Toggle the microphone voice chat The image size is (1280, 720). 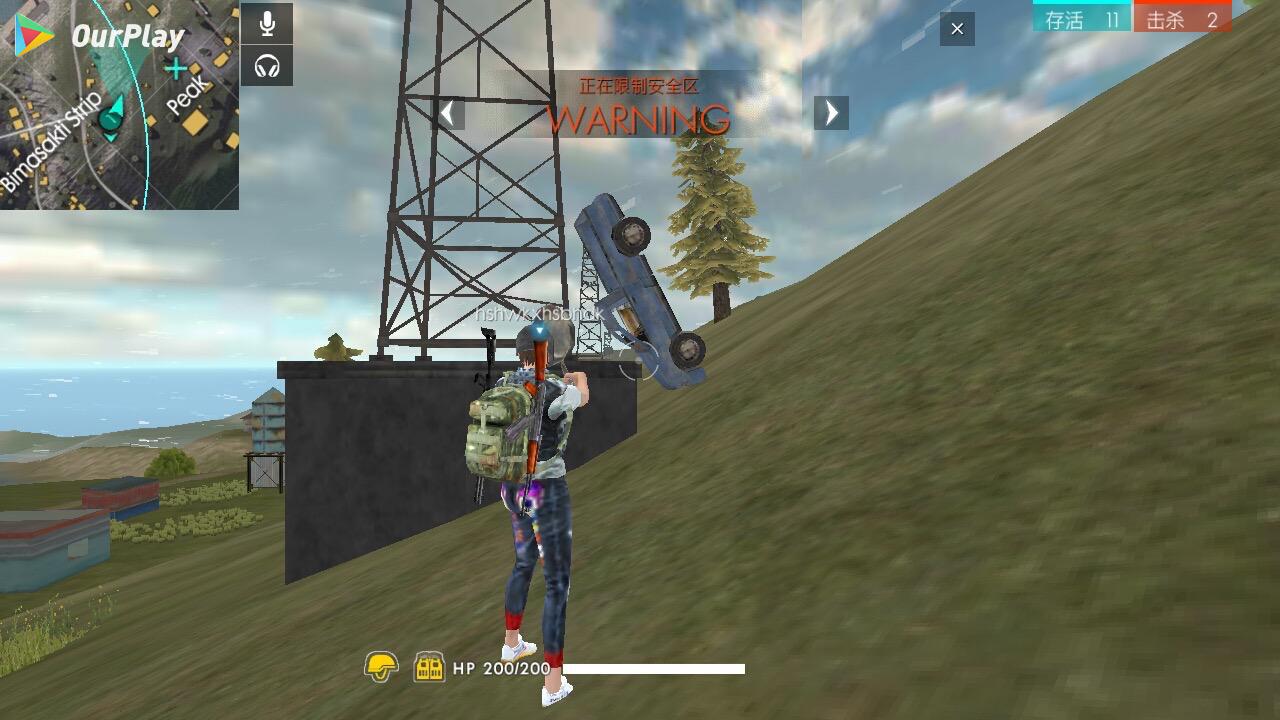[x=267, y=24]
